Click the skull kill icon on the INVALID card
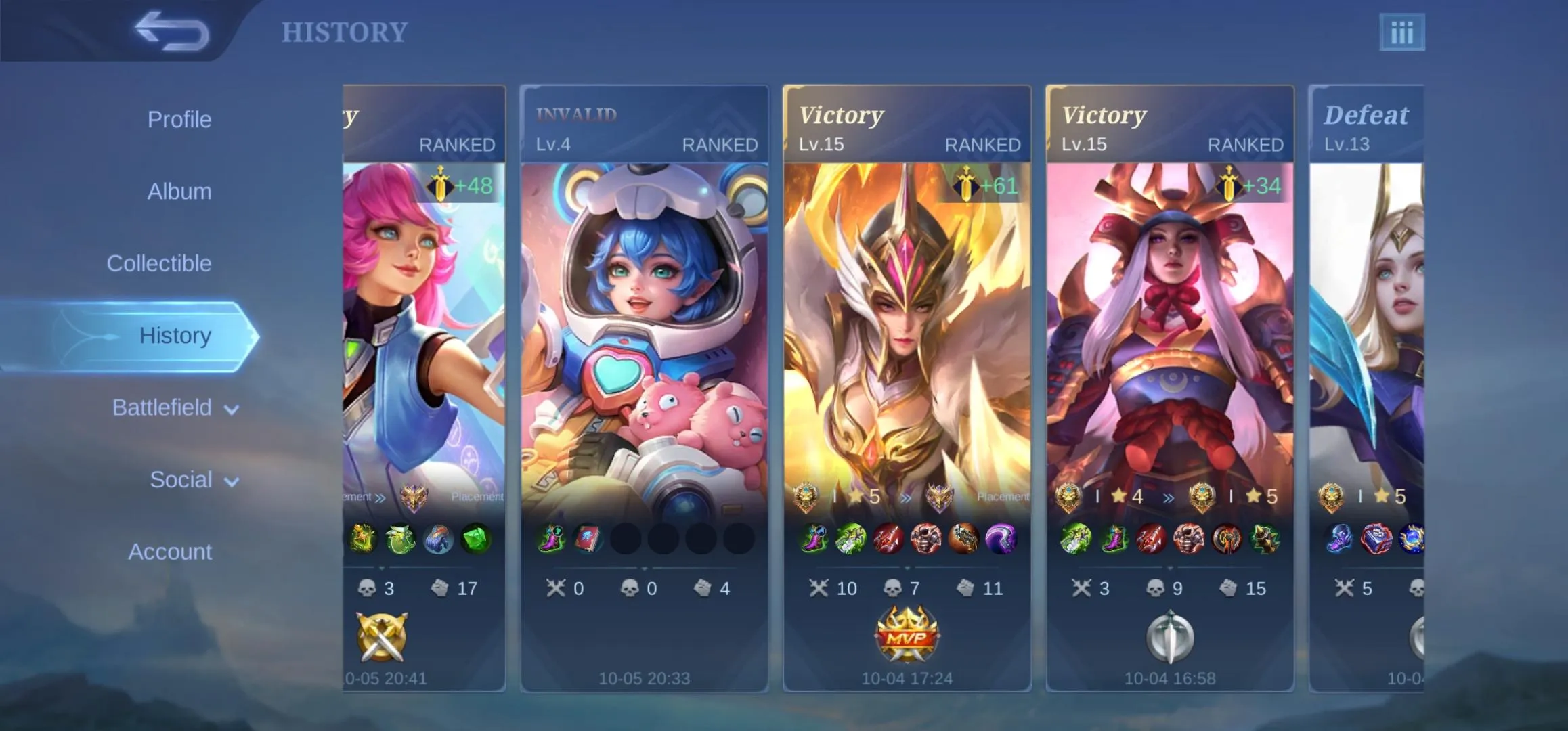Image resolution: width=1568 pixels, height=731 pixels. tap(631, 588)
